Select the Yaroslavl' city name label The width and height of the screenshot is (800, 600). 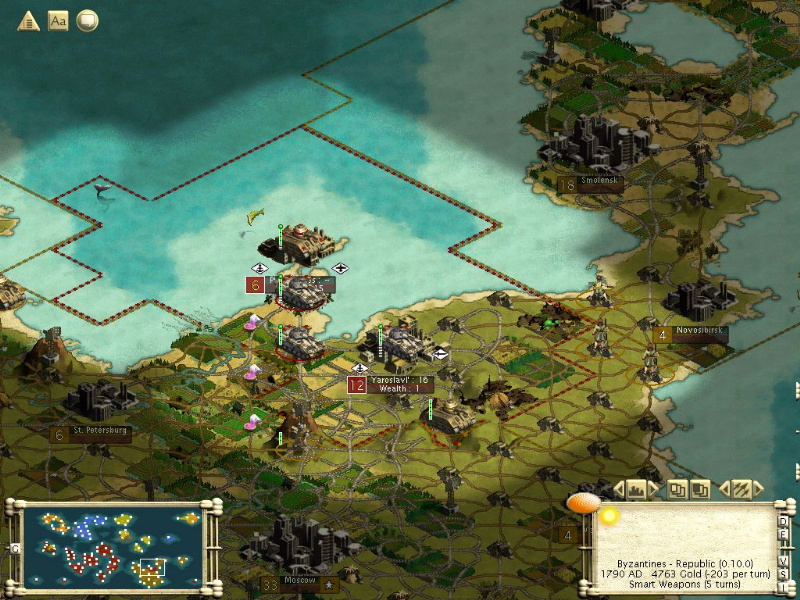[x=398, y=380]
